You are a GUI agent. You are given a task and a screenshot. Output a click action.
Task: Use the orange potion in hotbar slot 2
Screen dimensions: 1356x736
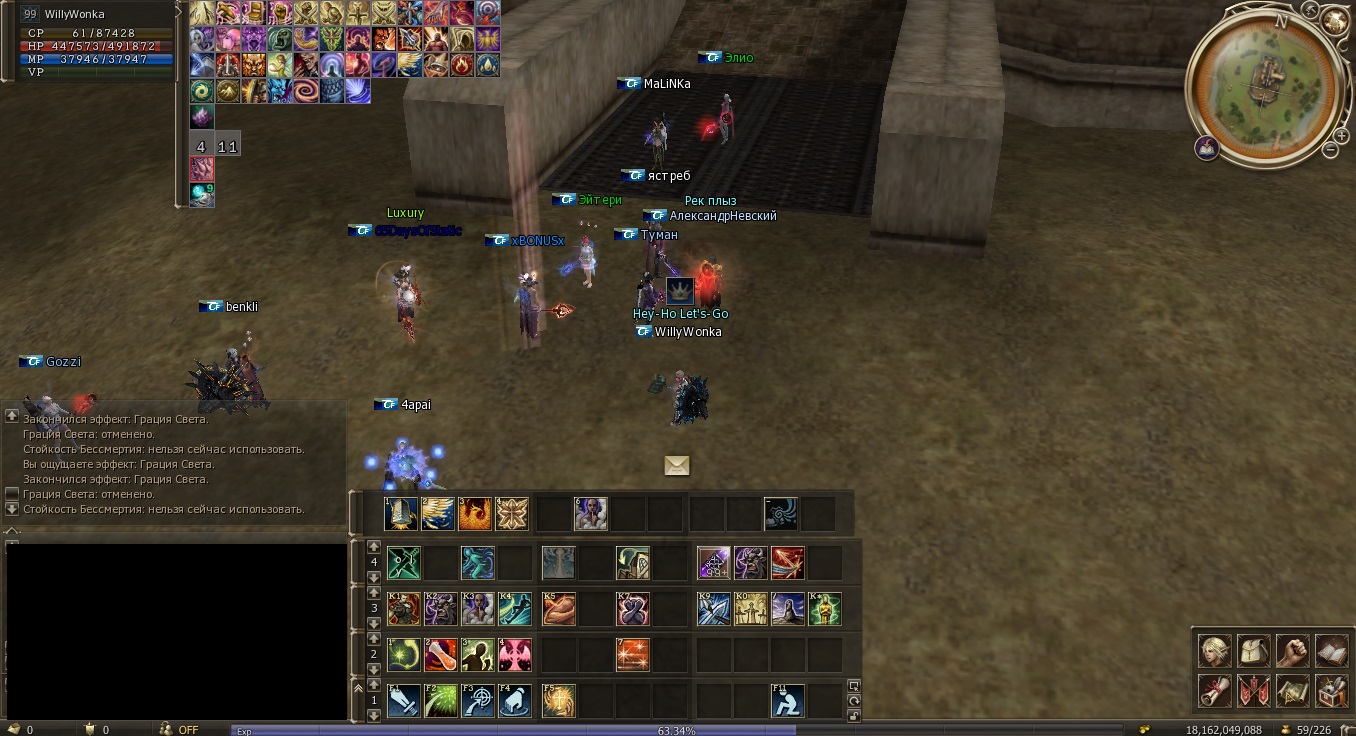441,655
